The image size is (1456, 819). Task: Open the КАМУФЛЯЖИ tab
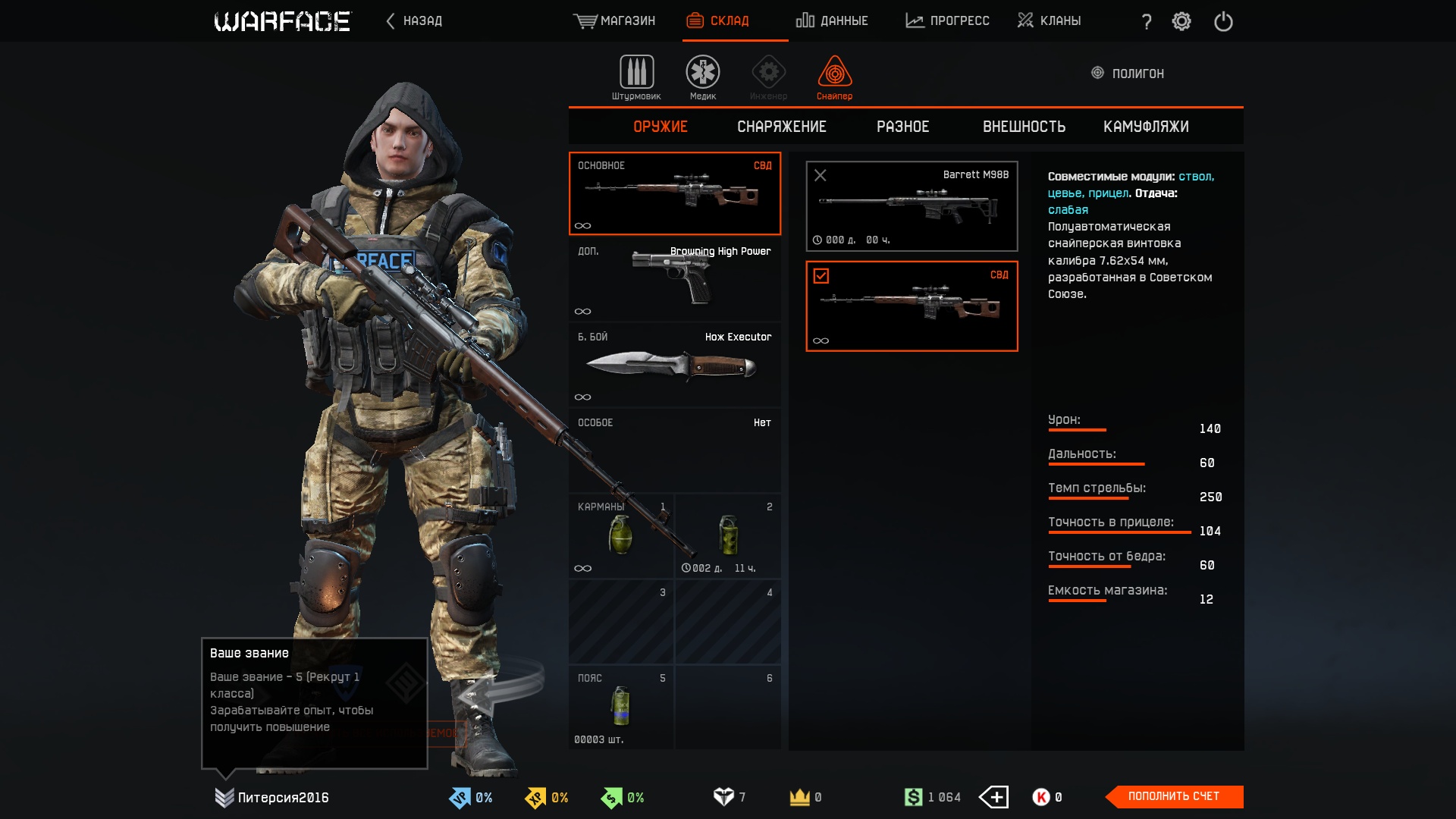point(1146,127)
